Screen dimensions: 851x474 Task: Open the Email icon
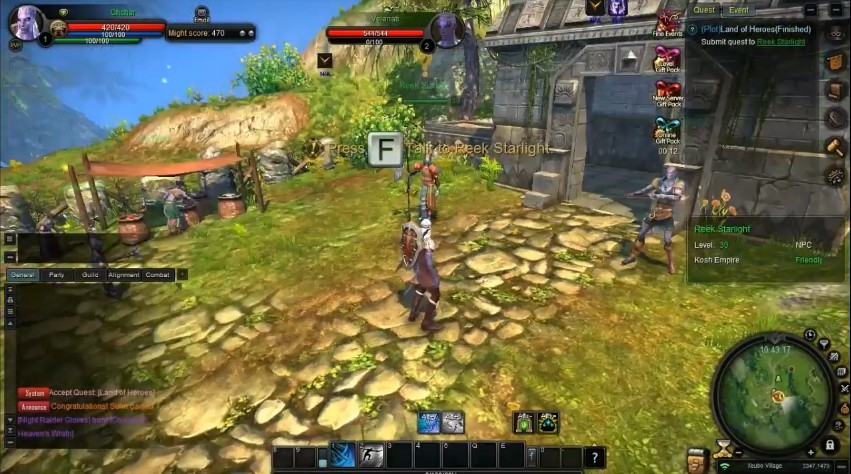coord(201,13)
